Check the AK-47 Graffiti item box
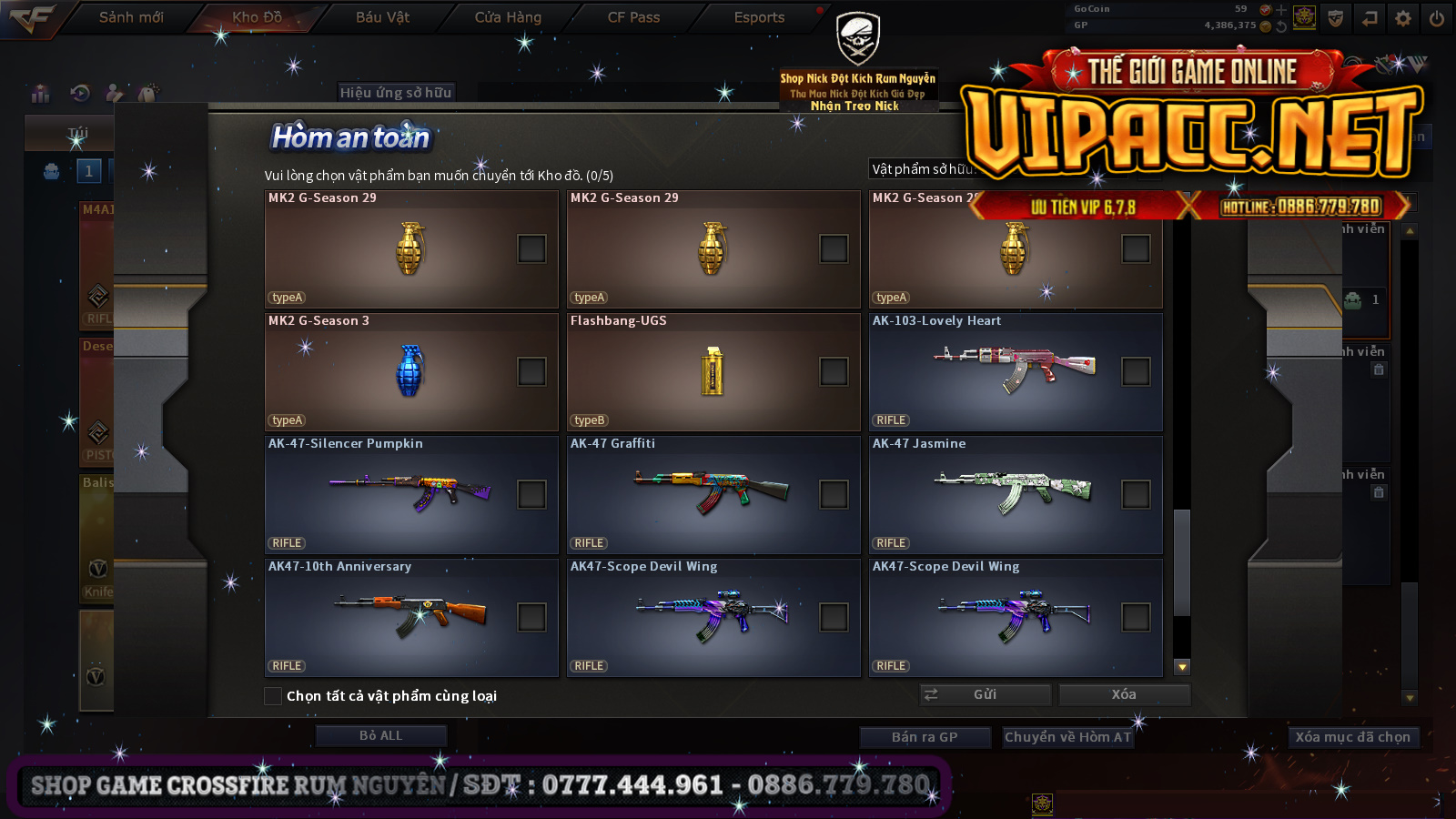 (834, 494)
